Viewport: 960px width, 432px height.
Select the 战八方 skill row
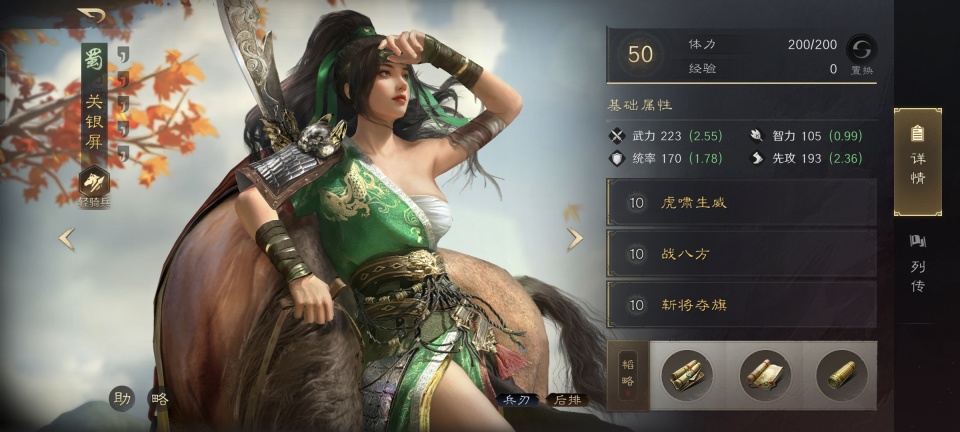(741, 254)
